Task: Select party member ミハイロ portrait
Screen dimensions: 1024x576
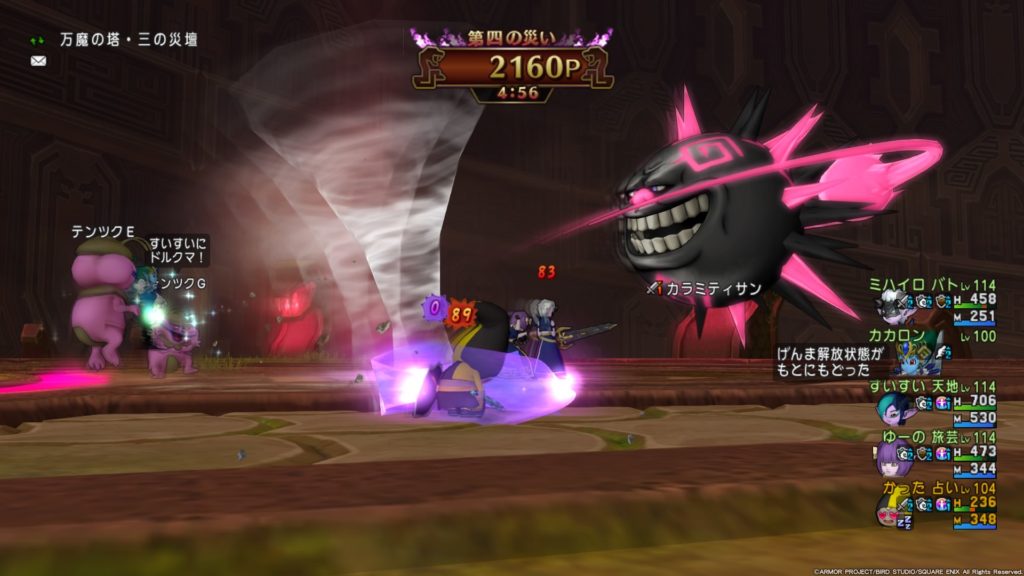Action: [x=893, y=305]
